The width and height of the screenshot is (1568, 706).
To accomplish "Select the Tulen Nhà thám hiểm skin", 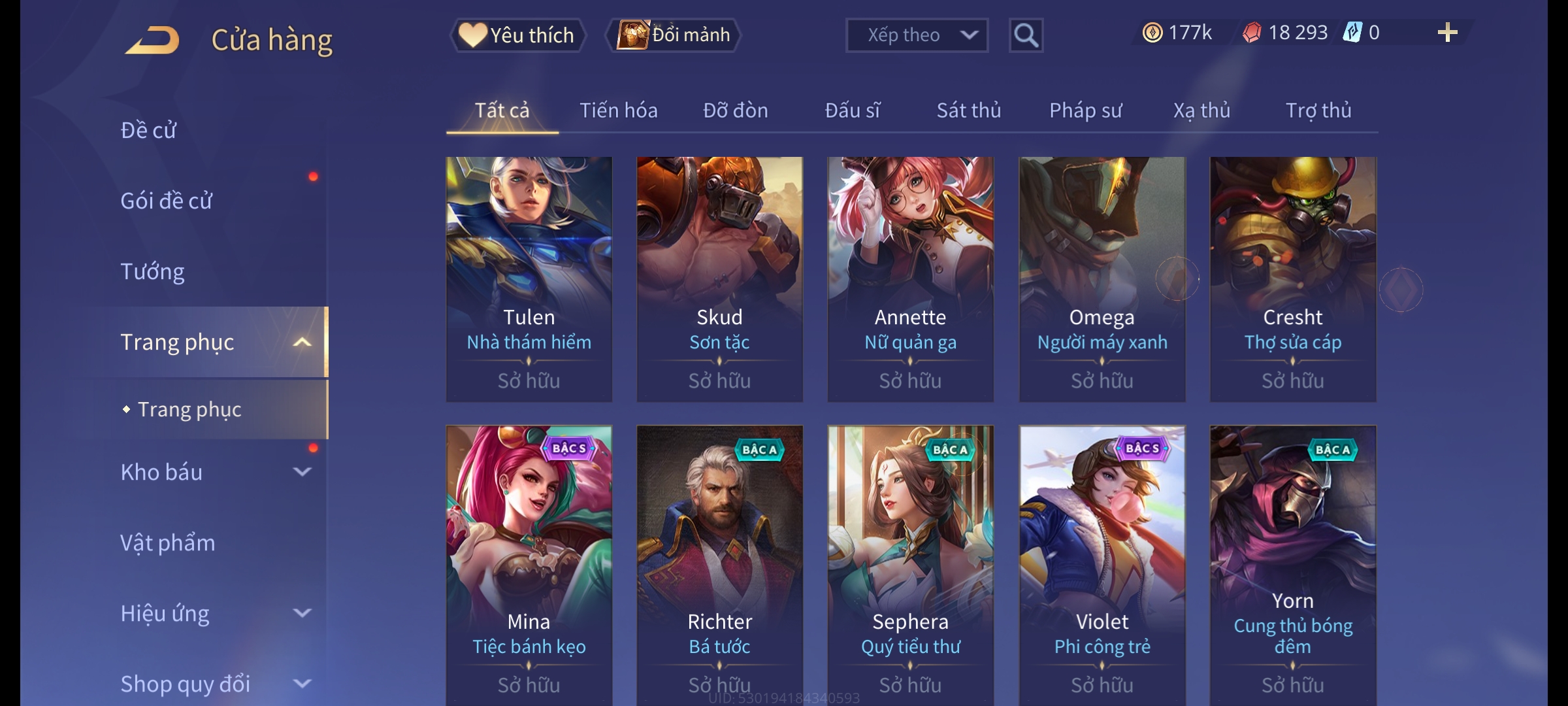I will click(529, 278).
